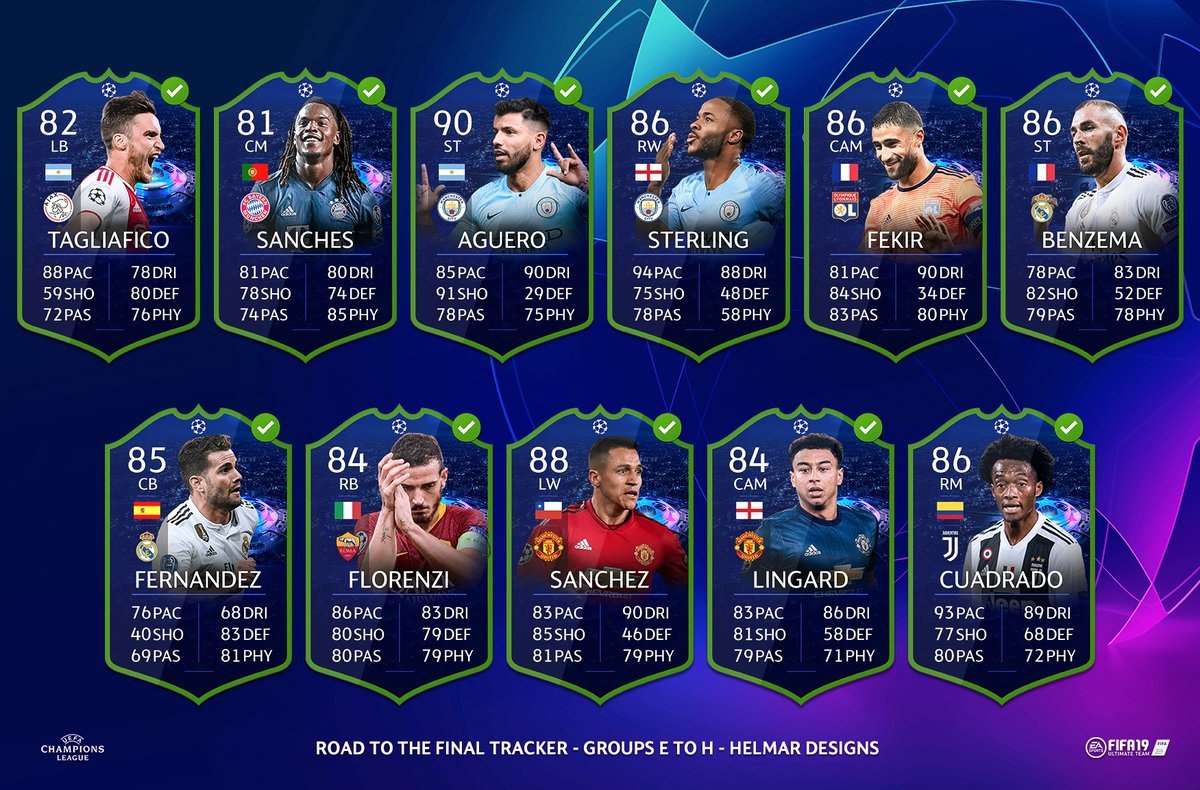1200x790 pixels.
Task: Select the Sterling 86 RW card
Action: (x=698, y=215)
